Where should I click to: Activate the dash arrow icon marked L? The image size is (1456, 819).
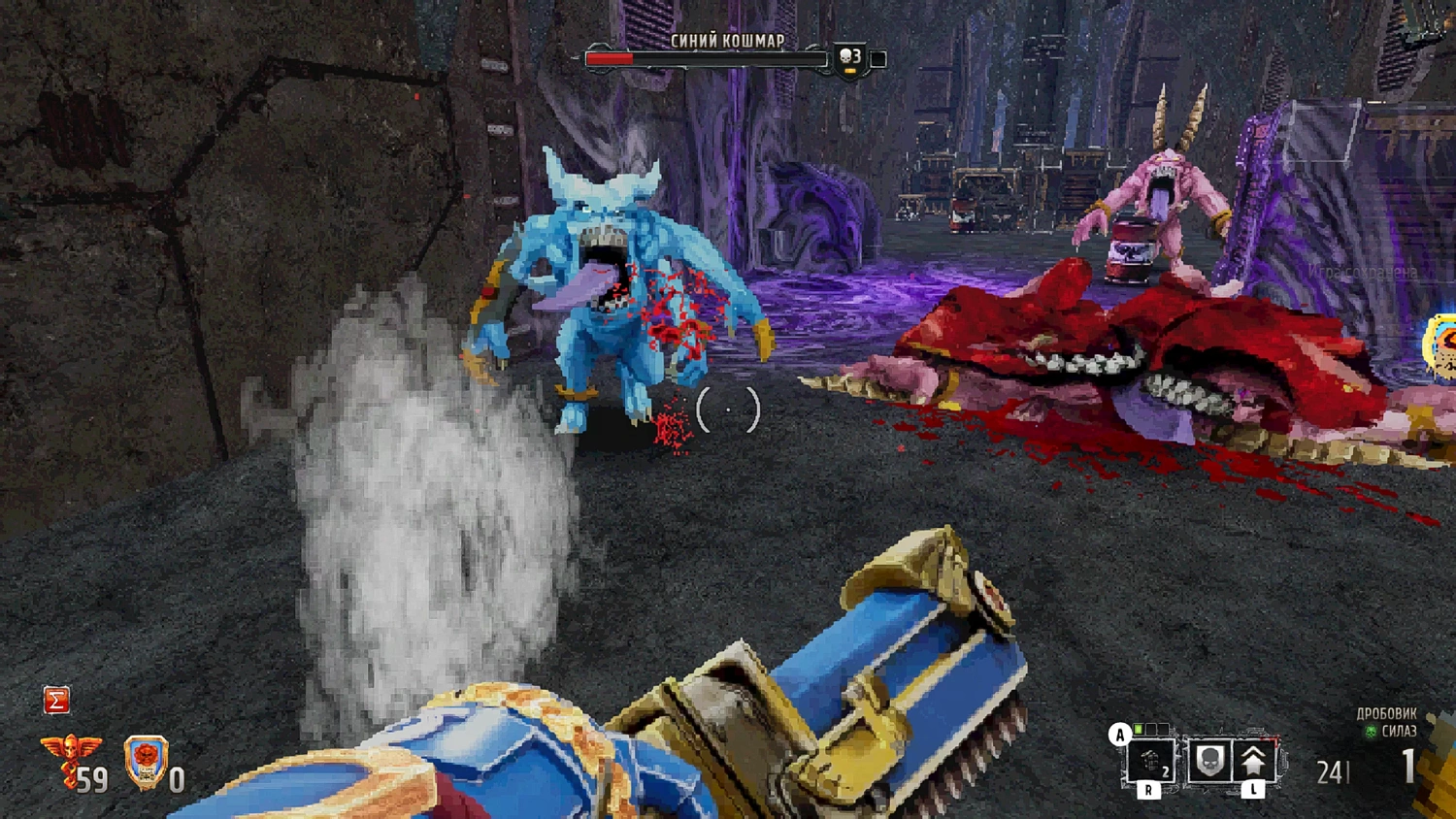(x=1253, y=761)
